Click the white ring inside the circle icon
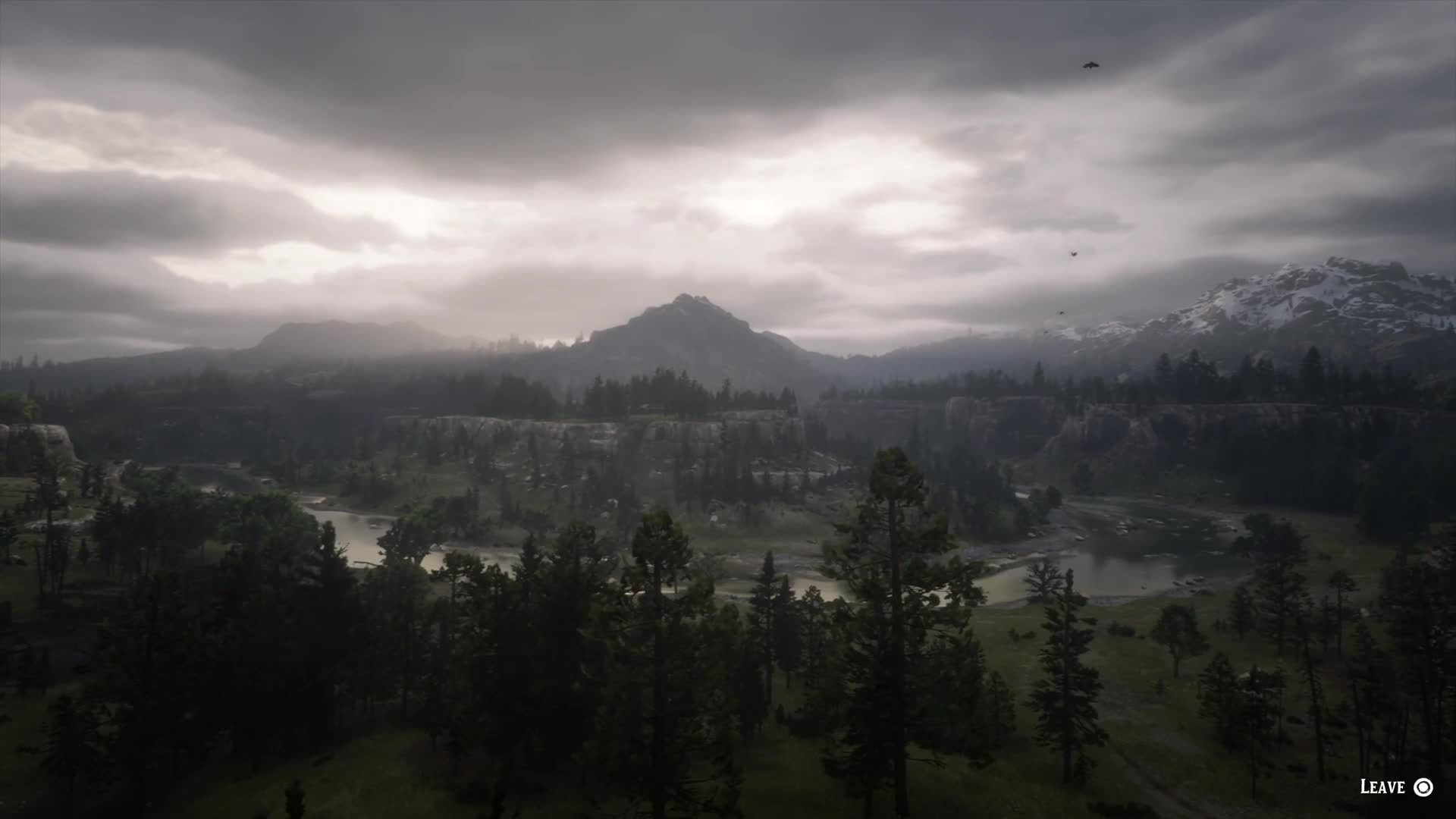 [x=1423, y=787]
